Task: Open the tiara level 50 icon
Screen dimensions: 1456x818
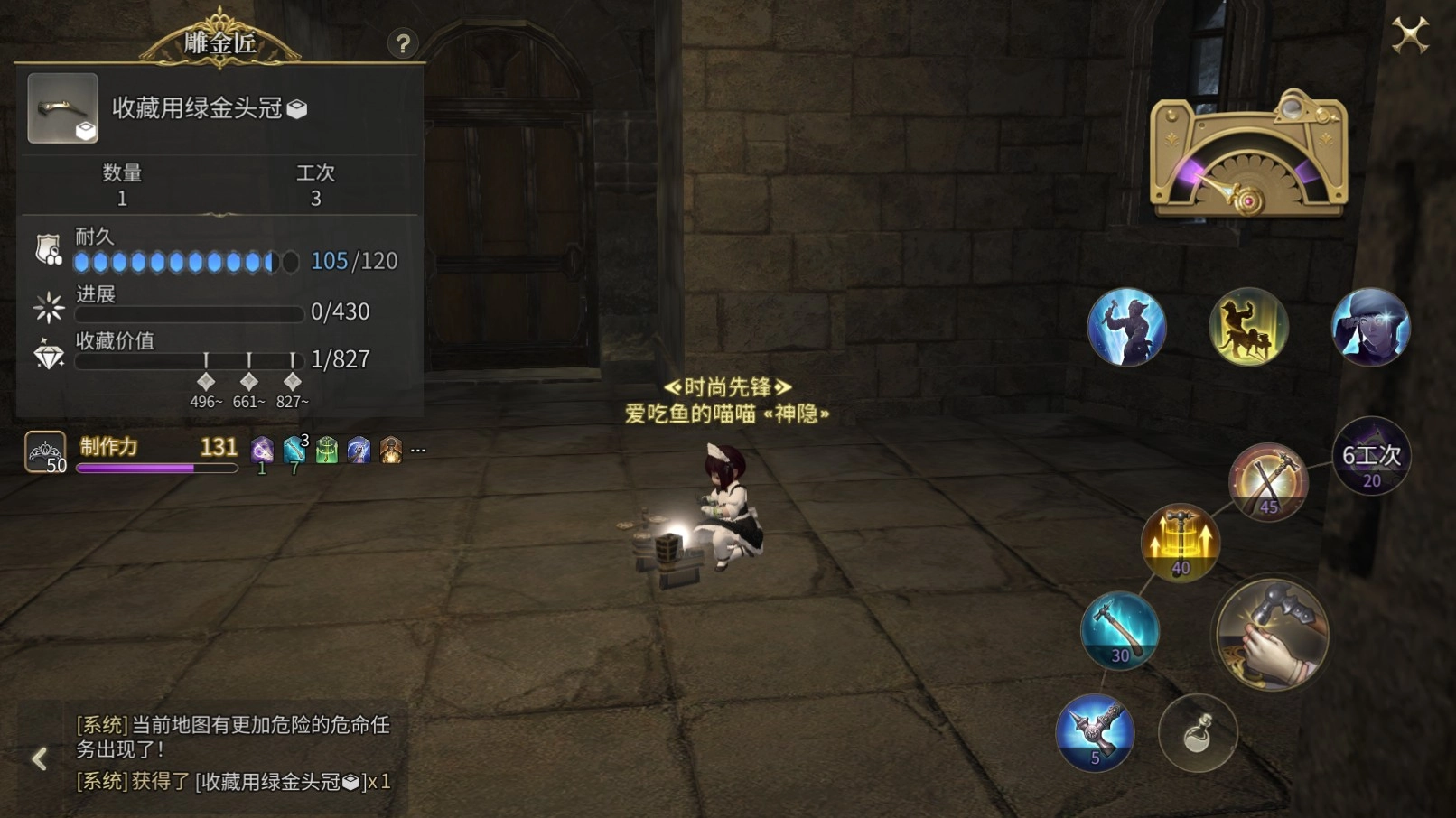Action: (45, 451)
